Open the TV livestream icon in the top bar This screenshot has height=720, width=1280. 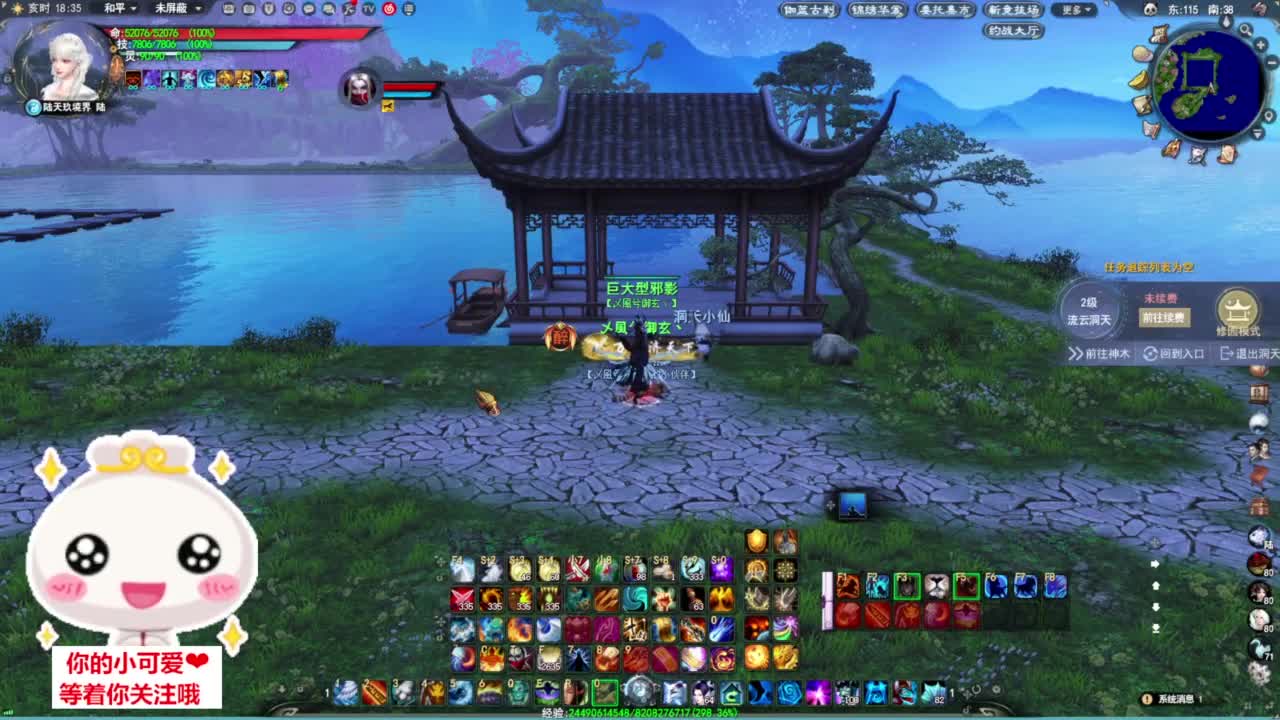[368, 8]
